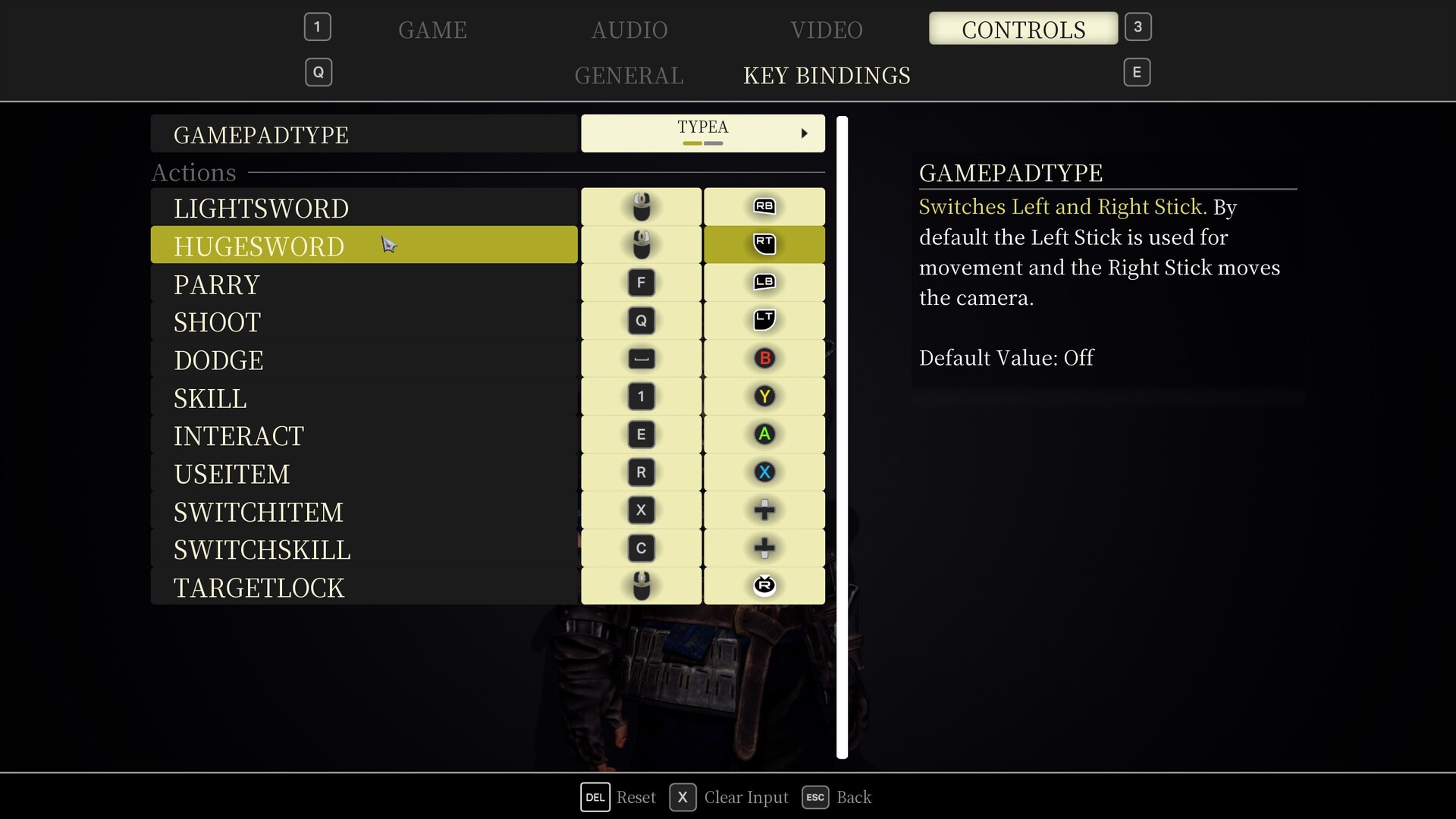Select the TYPEA page indicator bars
1456x819 pixels.
point(701,143)
